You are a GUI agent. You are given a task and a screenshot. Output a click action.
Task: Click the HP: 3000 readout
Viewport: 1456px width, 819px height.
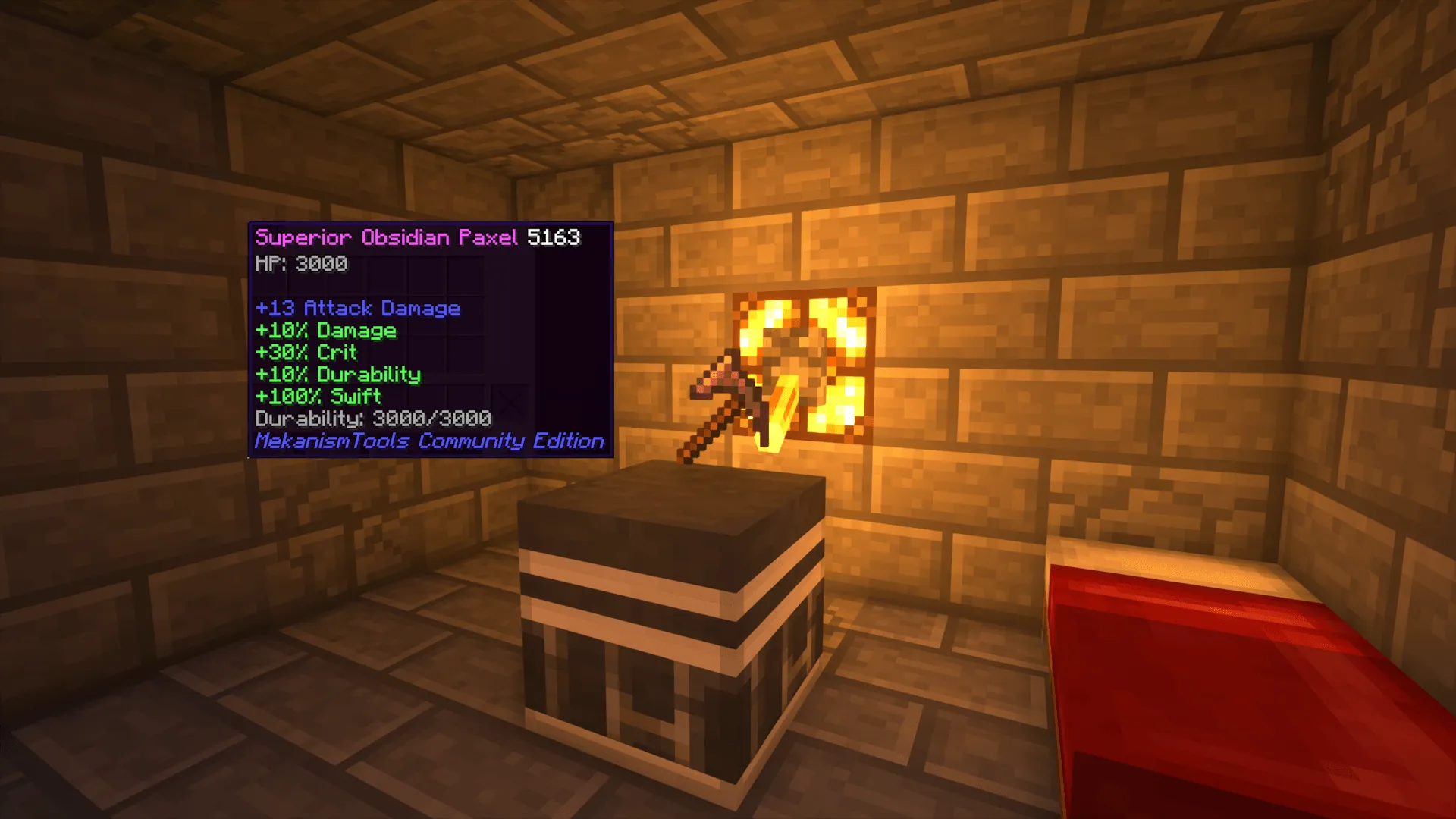300,264
